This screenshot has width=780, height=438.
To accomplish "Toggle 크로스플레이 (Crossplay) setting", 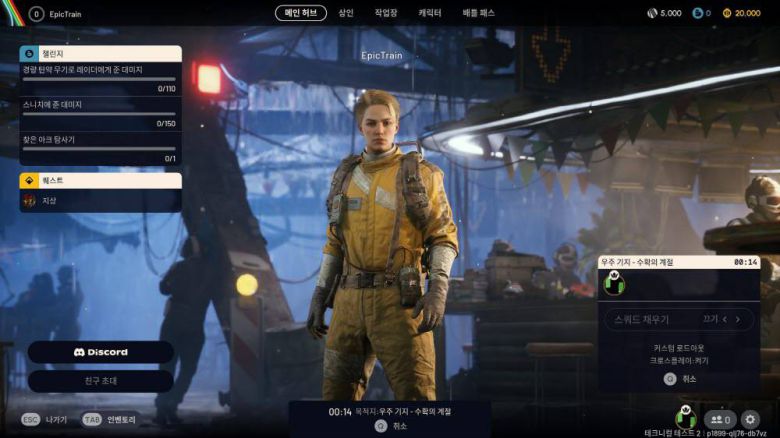I will pyautogui.click(x=681, y=360).
